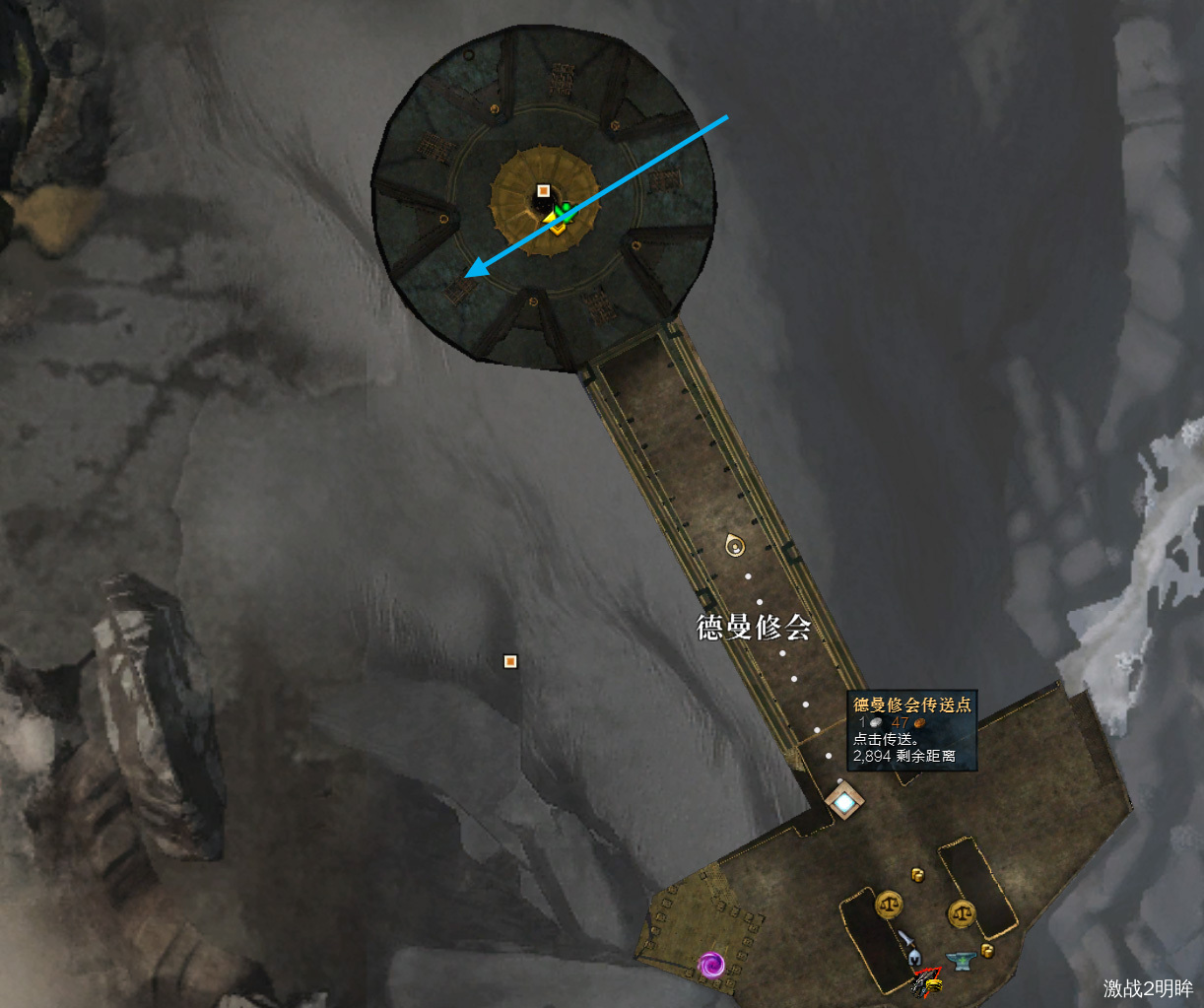1204x1008 pixels.
Task: Click the point of interest inside the circular hall
Action: 543,190
